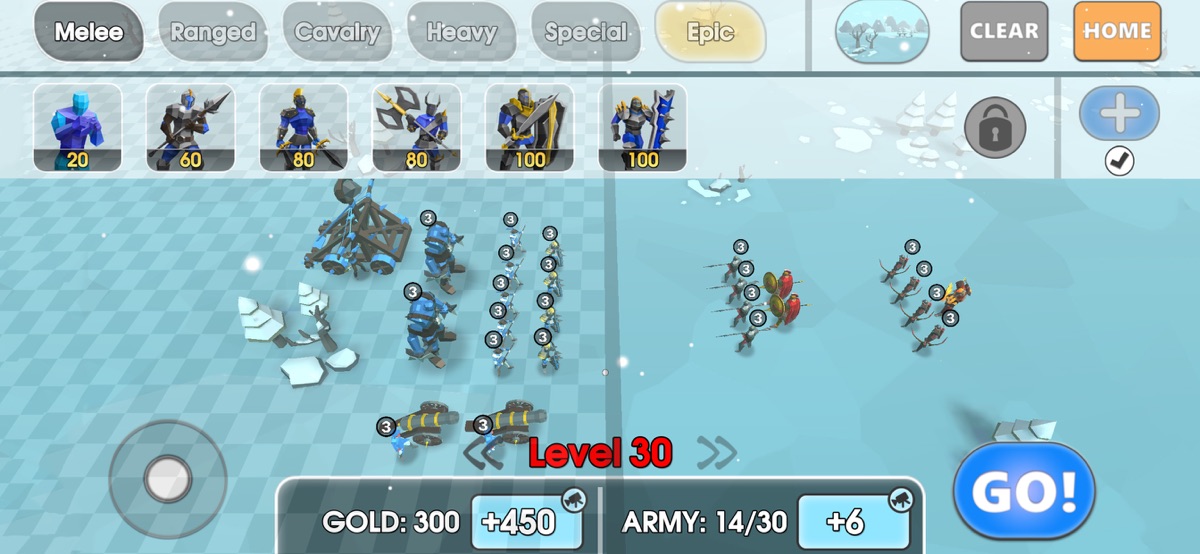1200x554 pixels.
Task: Switch to the Melee unit tab
Action: point(88,32)
